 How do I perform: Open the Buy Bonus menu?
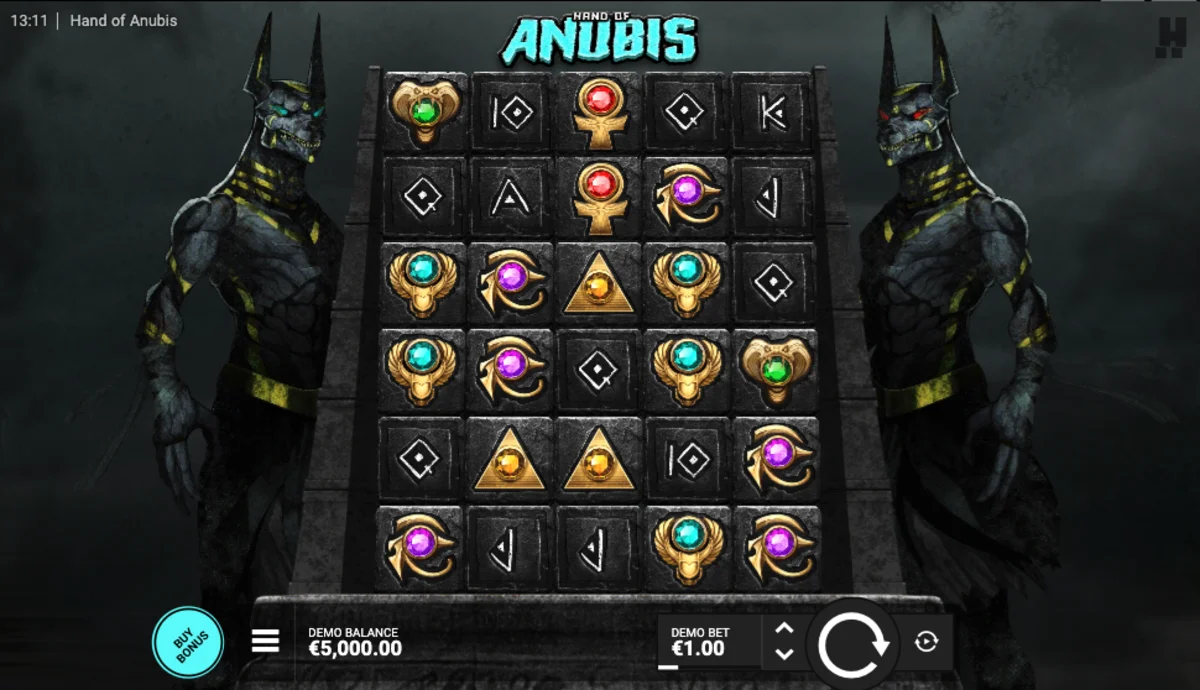[187, 643]
